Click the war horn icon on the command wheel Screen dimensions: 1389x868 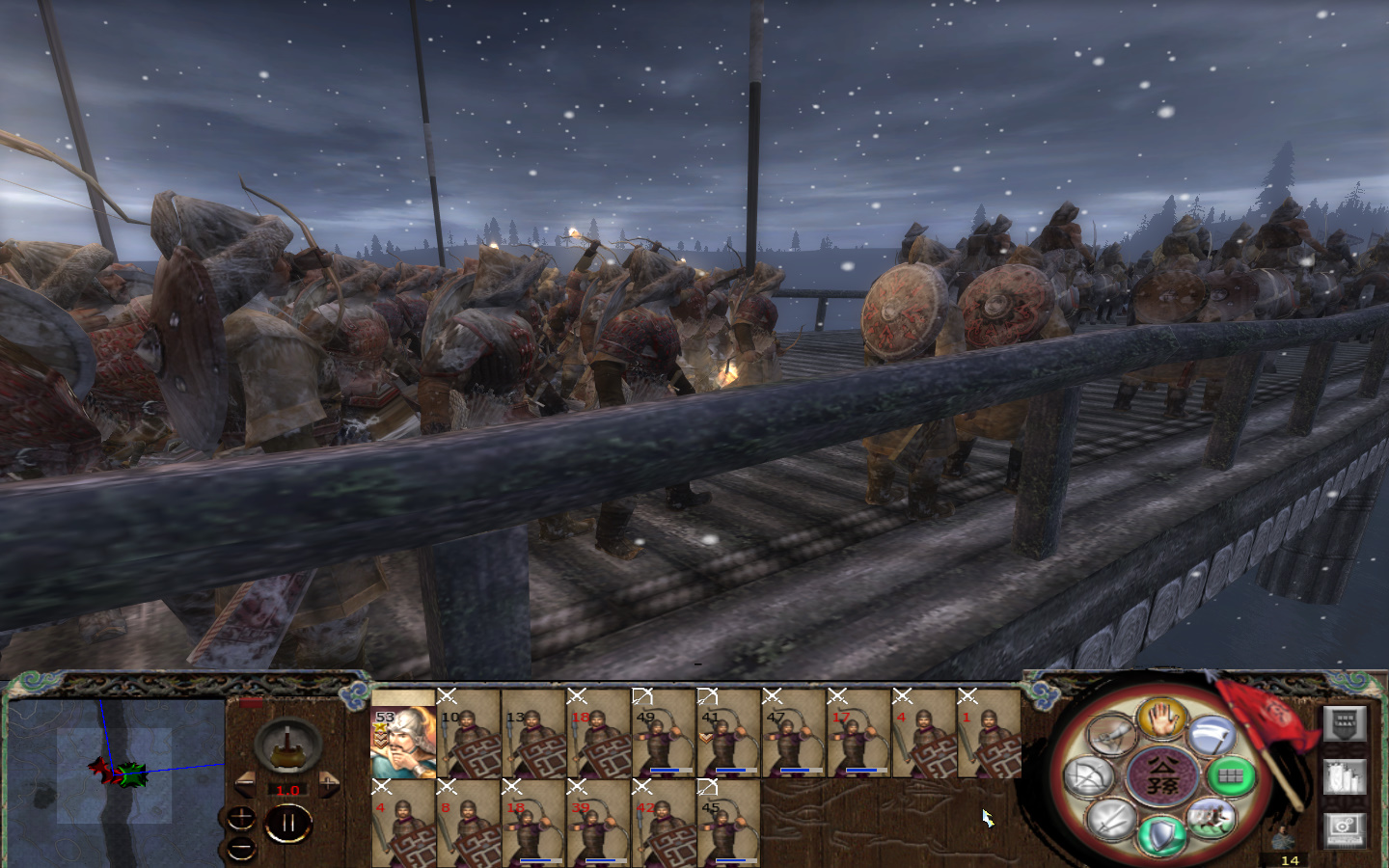(x=1111, y=735)
